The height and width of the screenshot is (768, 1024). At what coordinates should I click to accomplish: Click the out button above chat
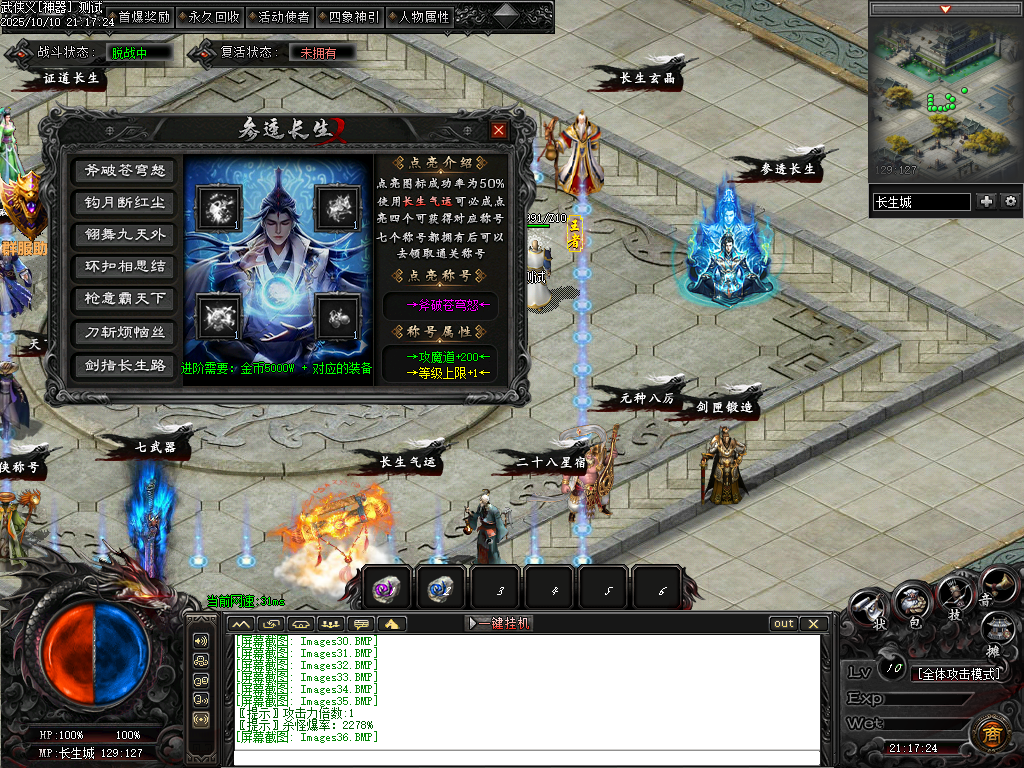pyautogui.click(x=784, y=623)
